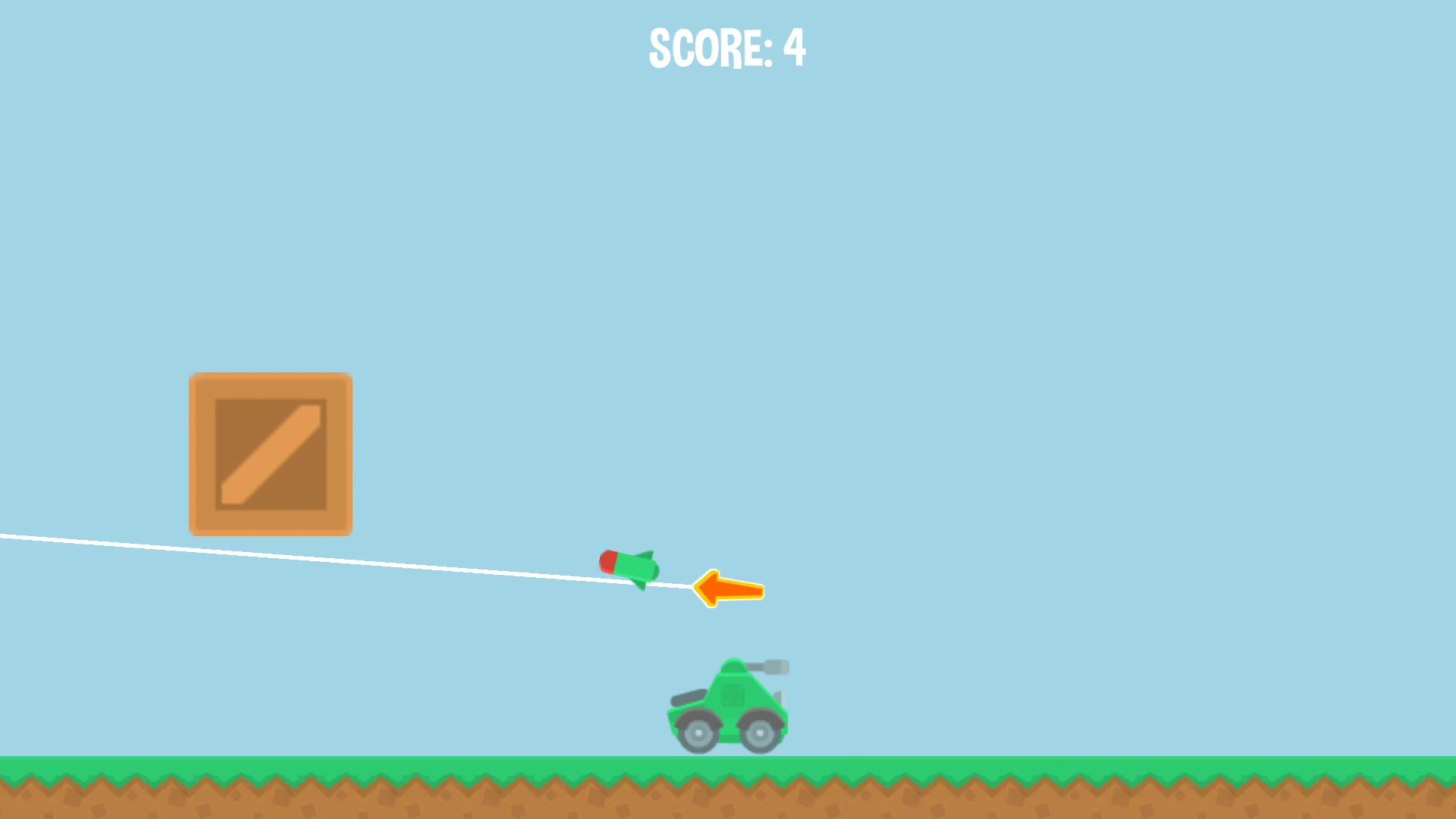Screen dimensions: 1456x819
Task: Select the wooden crate
Action: [x=270, y=453]
